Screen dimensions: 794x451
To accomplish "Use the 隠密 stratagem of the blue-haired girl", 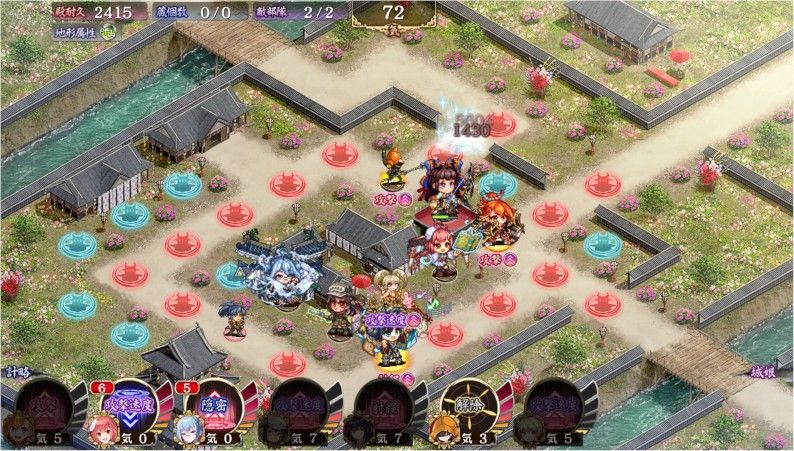I will click(213, 406).
